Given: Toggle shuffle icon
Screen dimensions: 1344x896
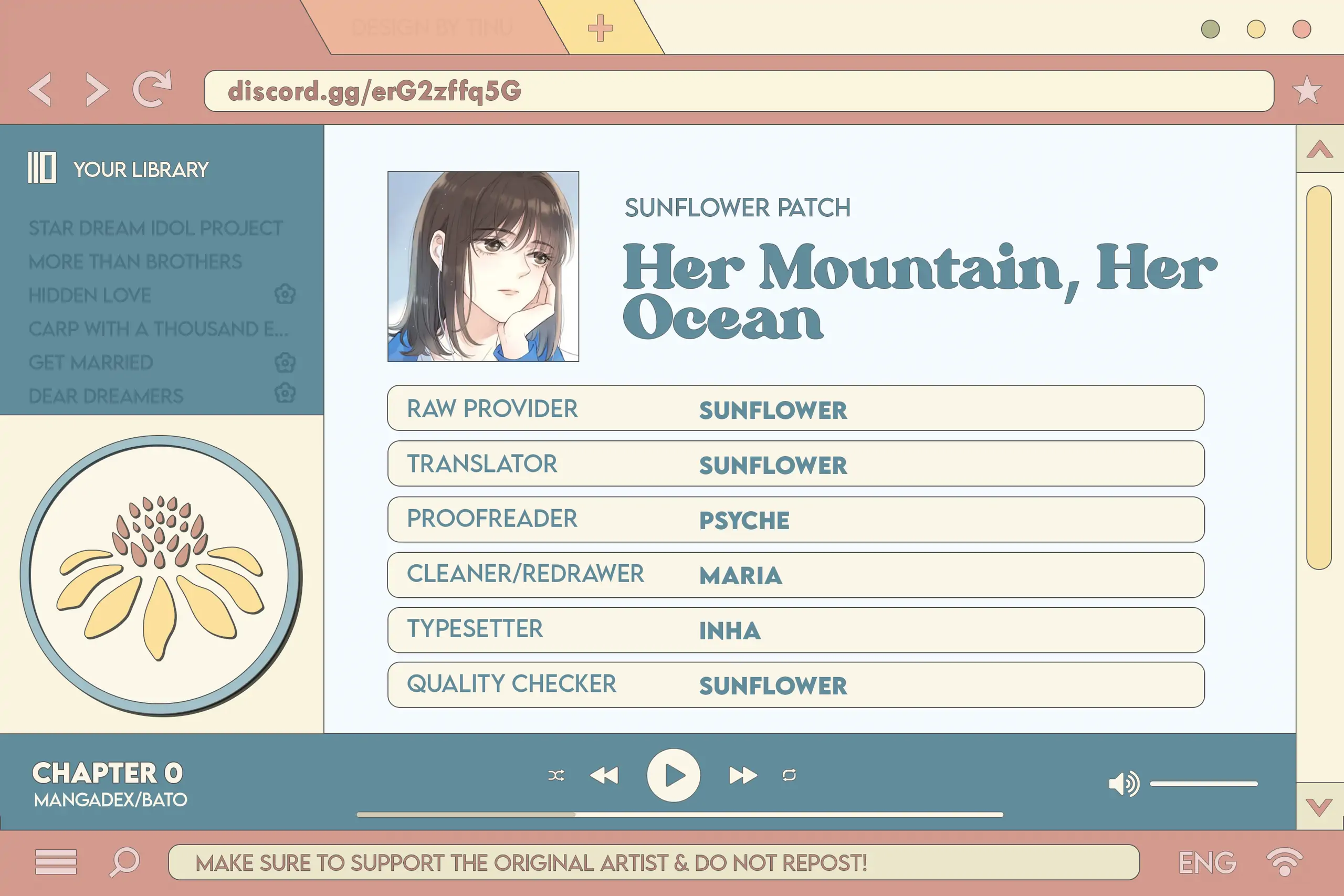Looking at the screenshot, I should coord(556,775).
